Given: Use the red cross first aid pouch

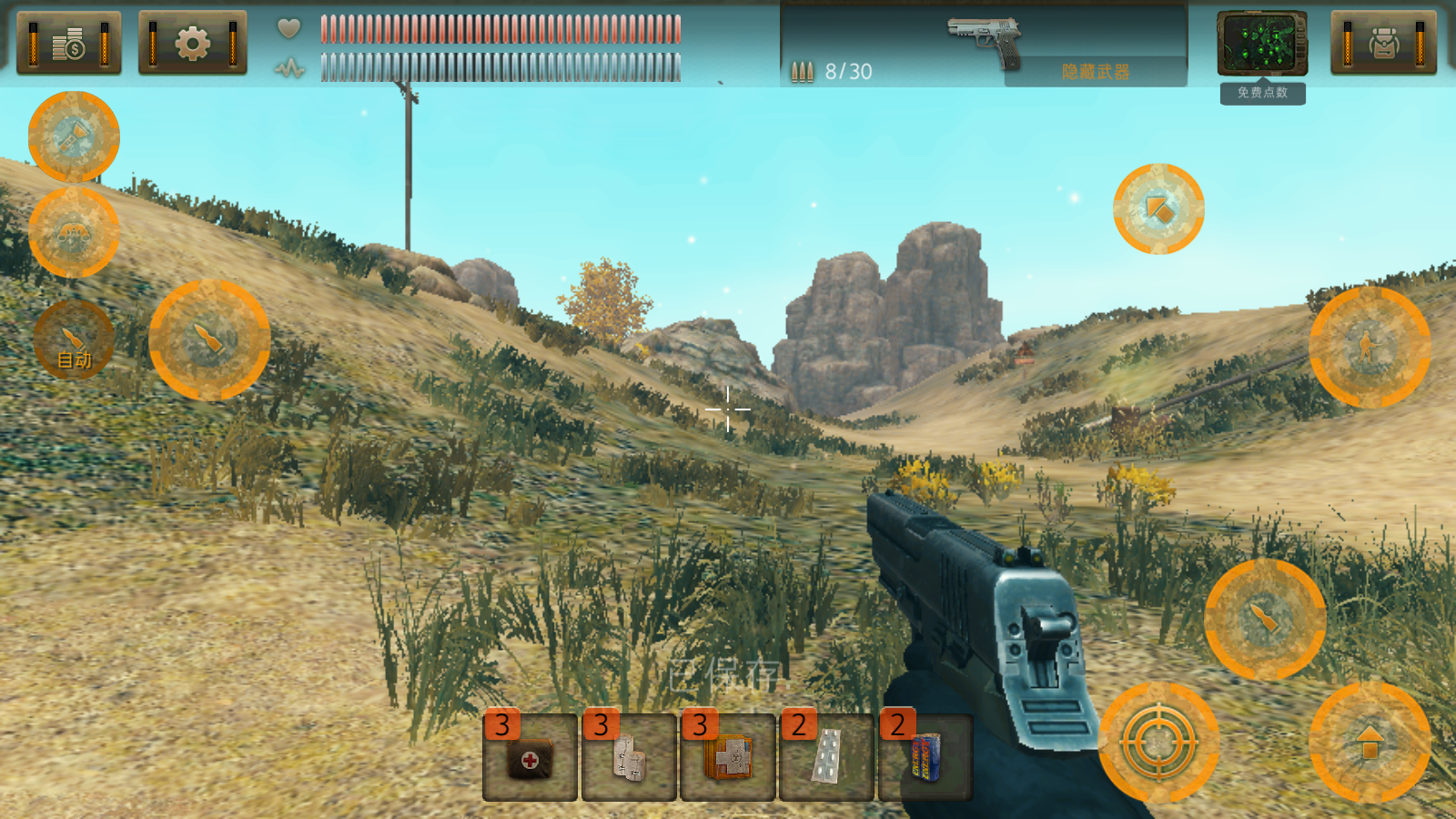Looking at the screenshot, I should click(530, 758).
